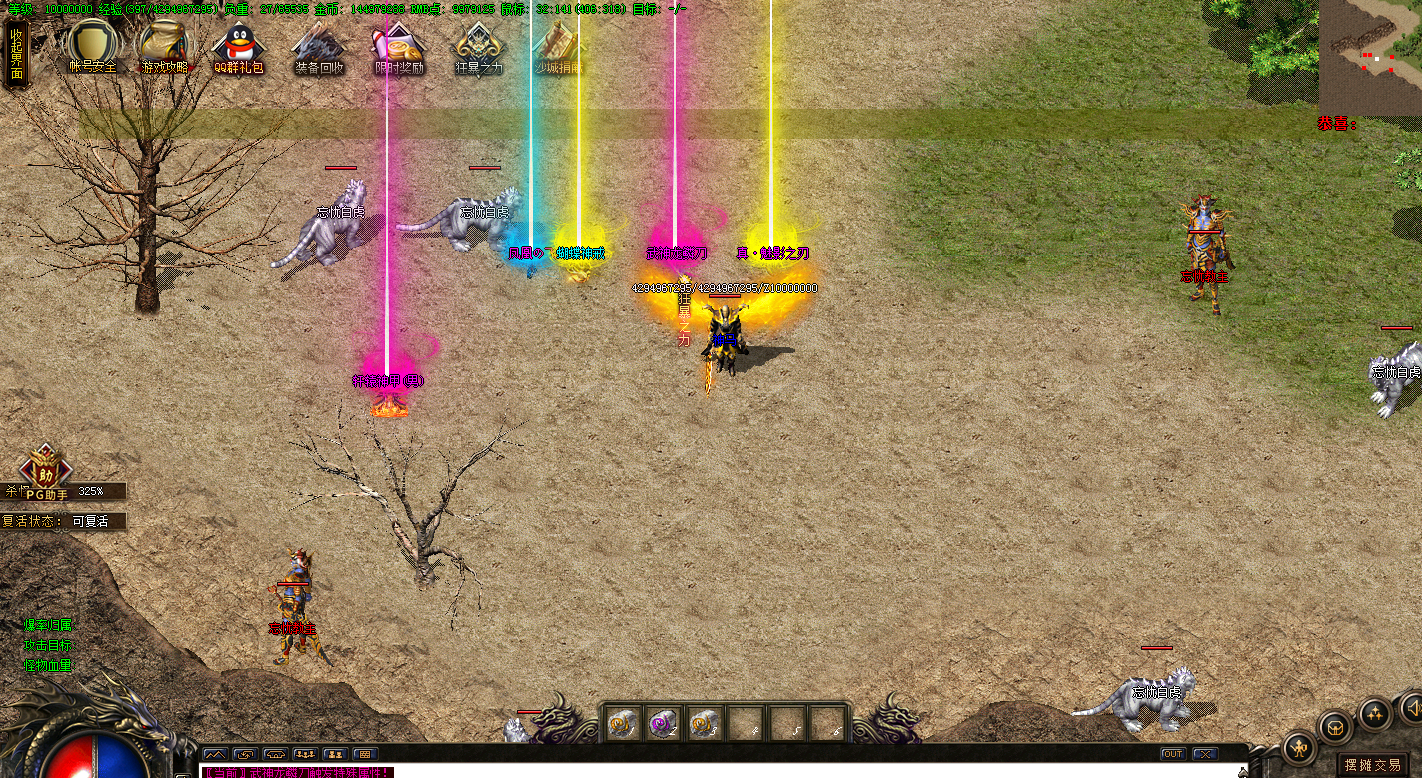
Task: Claim the QQ群礼包 penguin gift pack
Action: pyautogui.click(x=238, y=47)
